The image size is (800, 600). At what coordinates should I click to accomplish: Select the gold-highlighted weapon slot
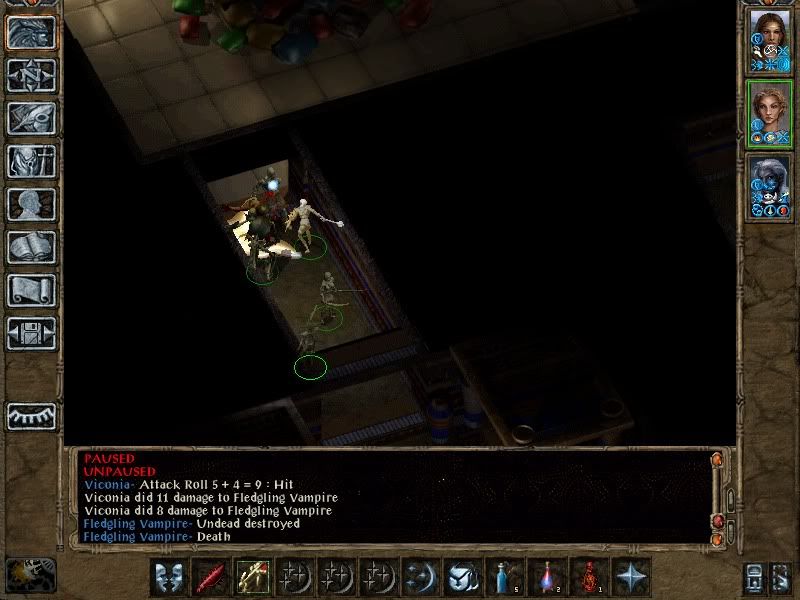pos(252,577)
